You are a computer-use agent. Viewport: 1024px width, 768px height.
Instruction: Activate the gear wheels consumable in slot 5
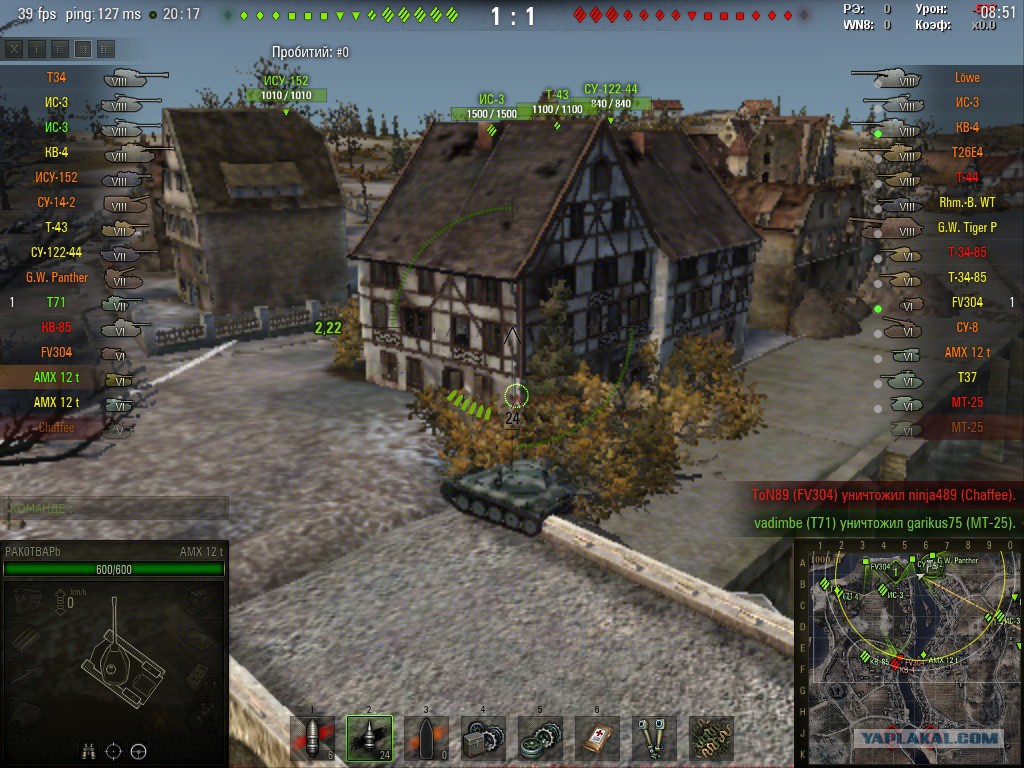point(540,738)
